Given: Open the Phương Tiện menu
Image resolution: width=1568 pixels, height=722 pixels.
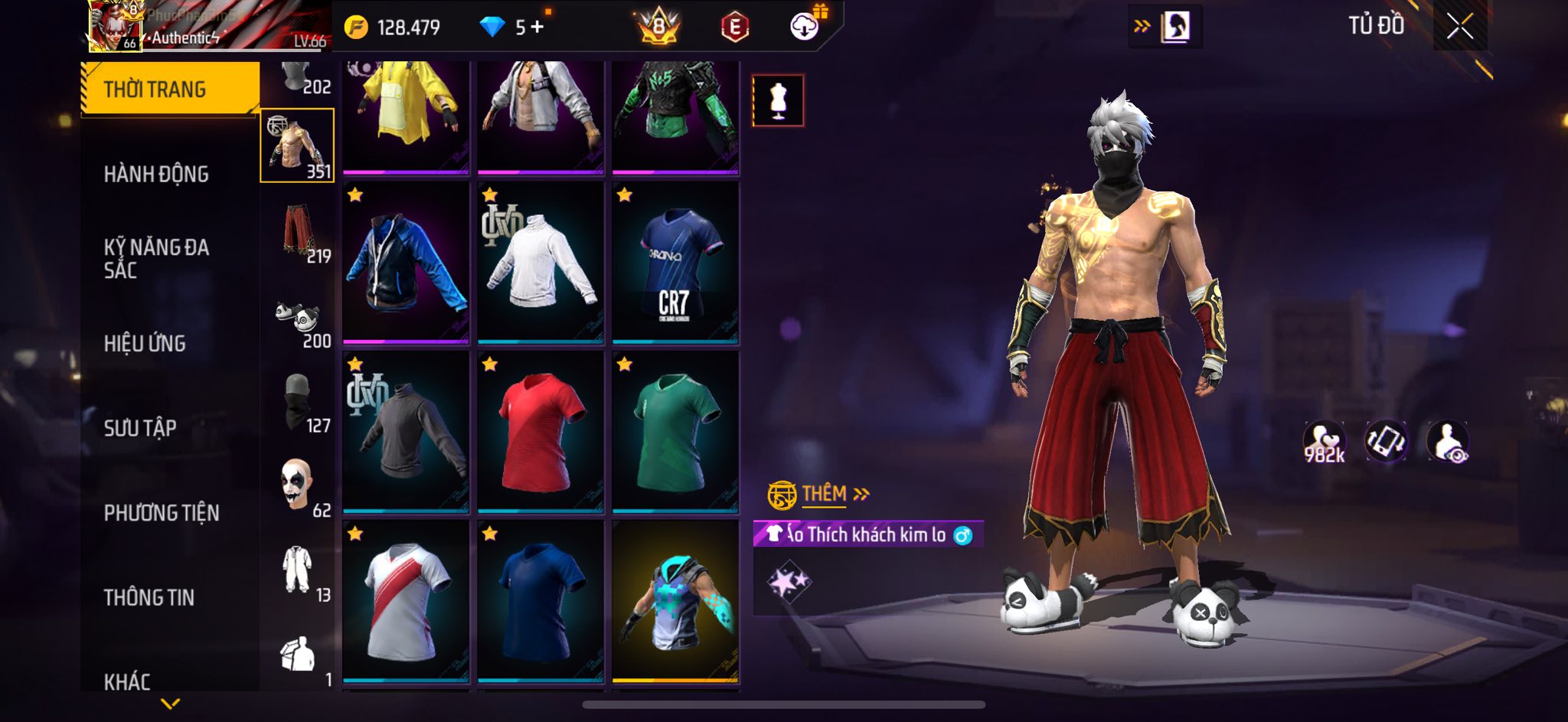Looking at the screenshot, I should pyautogui.click(x=162, y=513).
